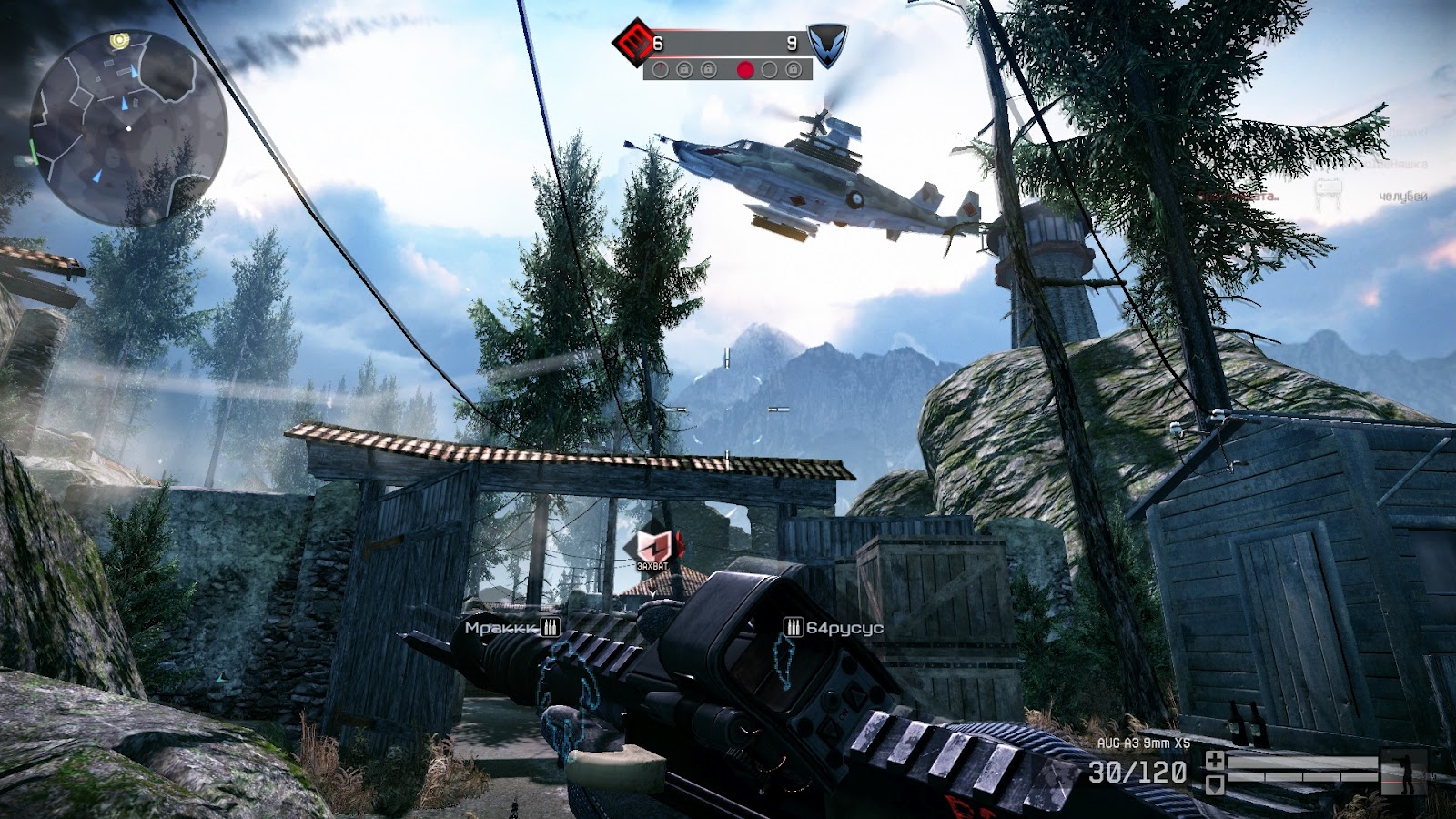This screenshot has width=1456, height=819.
Task: Click the red enemy faction emblem
Action: pos(637,41)
